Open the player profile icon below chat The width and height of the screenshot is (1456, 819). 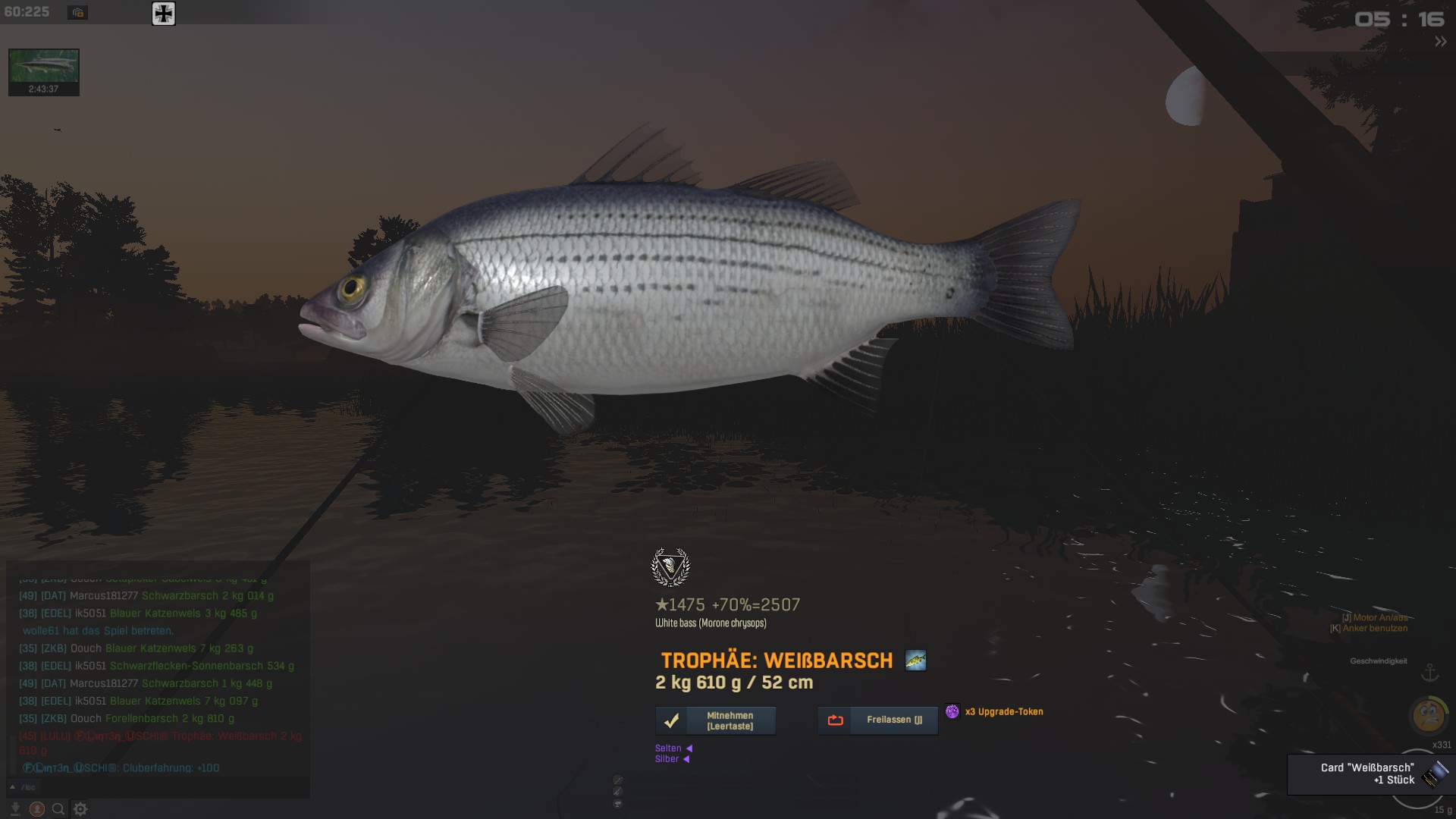tap(36, 809)
